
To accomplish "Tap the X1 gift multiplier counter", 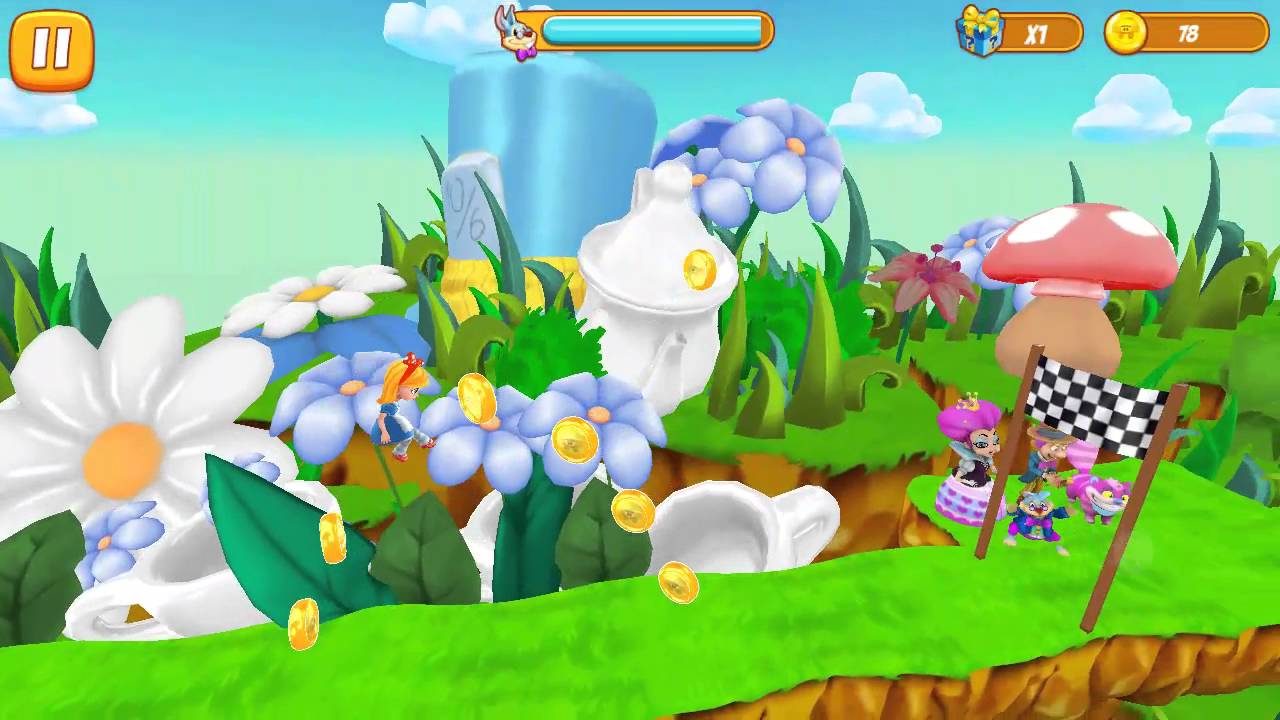I will (x=1040, y=31).
